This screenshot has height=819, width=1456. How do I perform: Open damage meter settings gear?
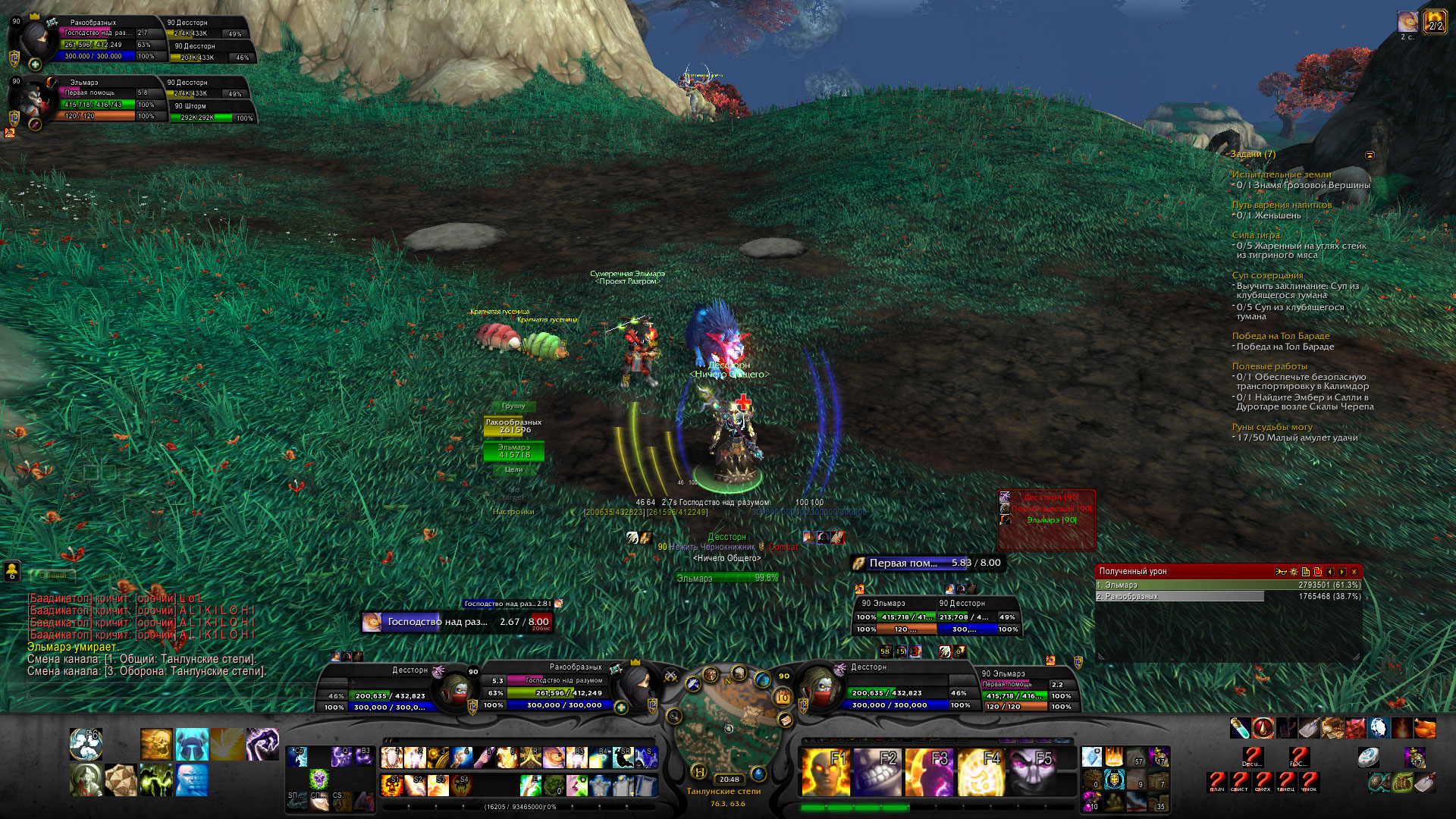point(1294,572)
